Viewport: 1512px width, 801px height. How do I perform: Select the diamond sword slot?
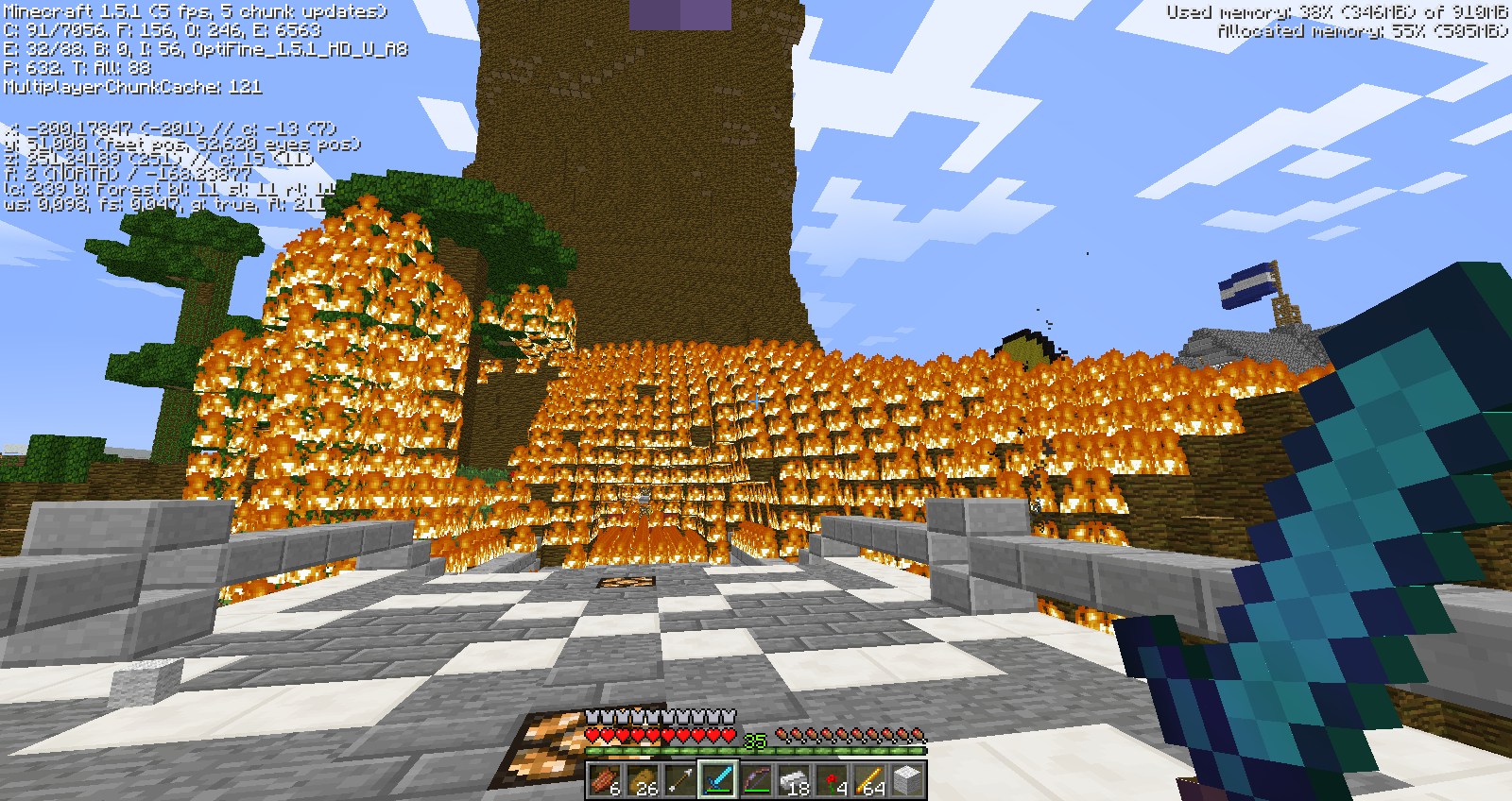(718, 780)
